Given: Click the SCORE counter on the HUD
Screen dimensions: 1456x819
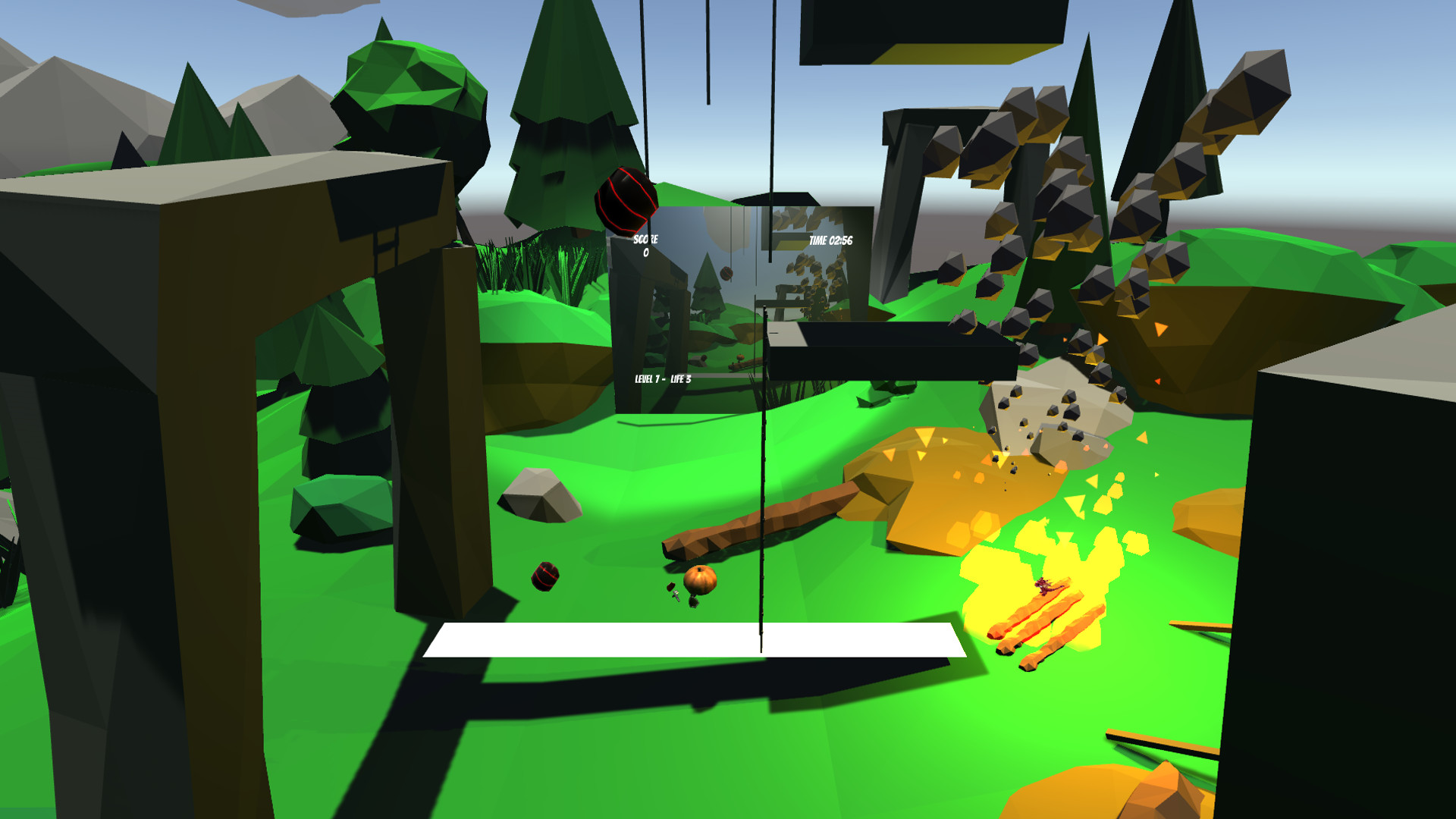Looking at the screenshot, I should click(x=645, y=243).
